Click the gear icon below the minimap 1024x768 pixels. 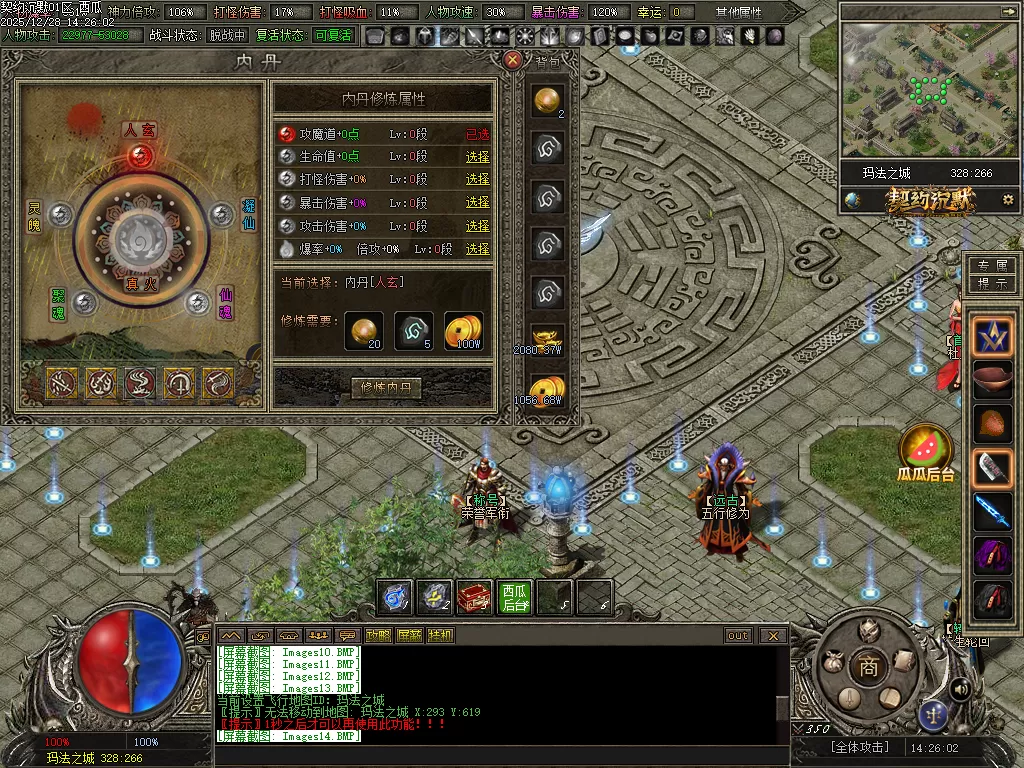point(1007,200)
